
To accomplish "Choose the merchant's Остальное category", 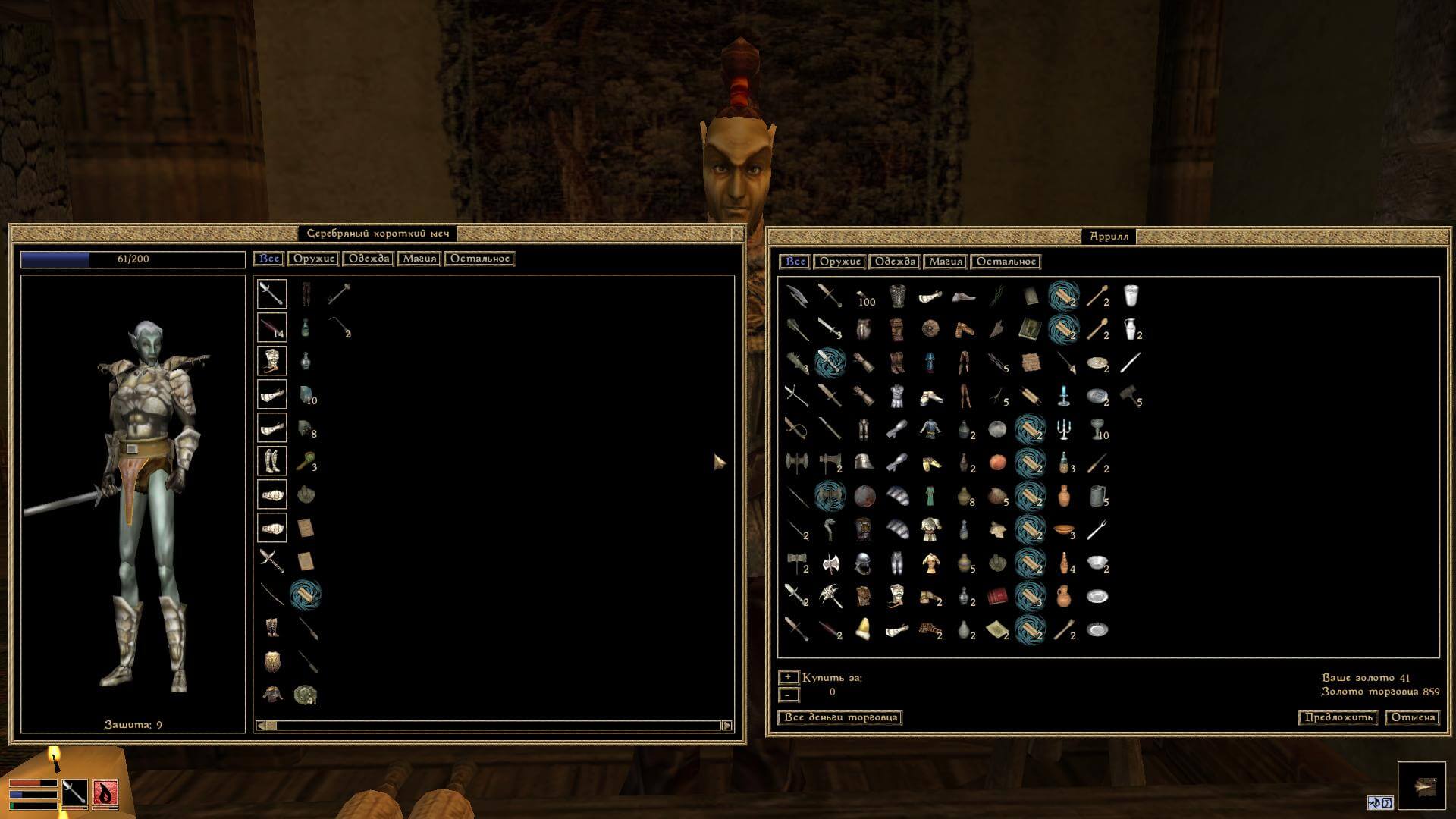I will click(x=1006, y=262).
